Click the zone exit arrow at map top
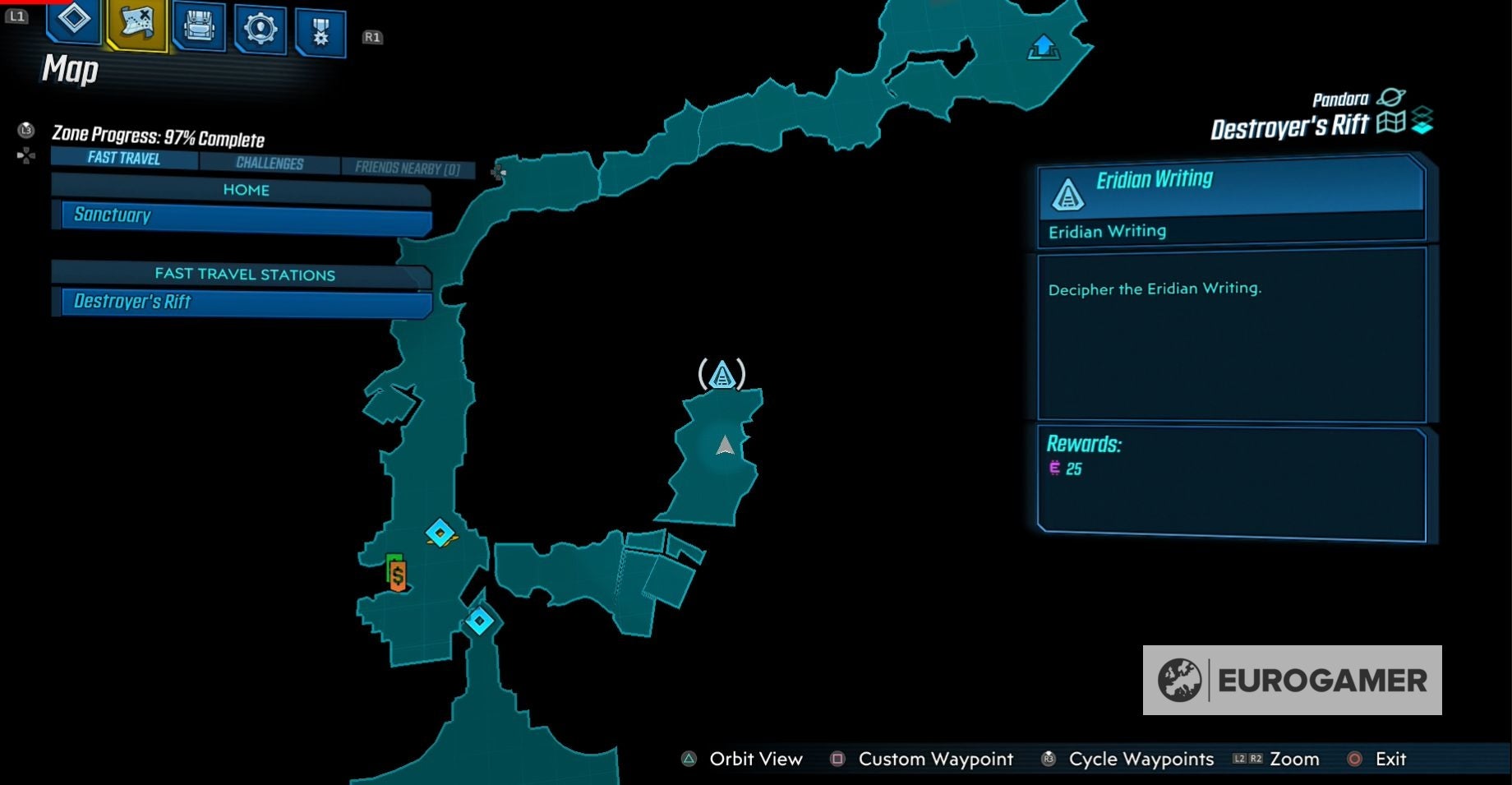This screenshot has width=1512, height=785. (1044, 48)
